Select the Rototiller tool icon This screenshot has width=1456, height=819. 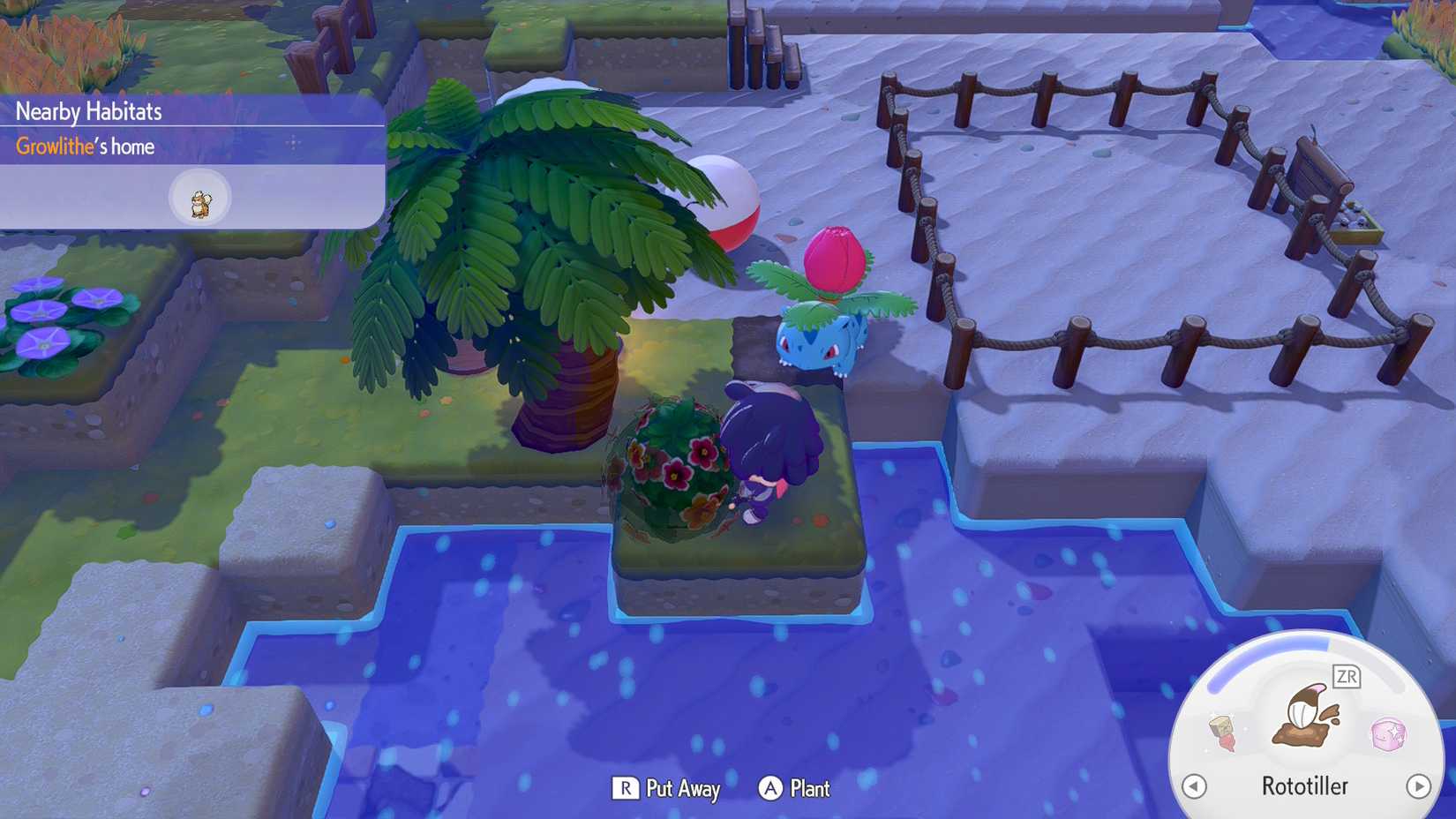(1304, 717)
